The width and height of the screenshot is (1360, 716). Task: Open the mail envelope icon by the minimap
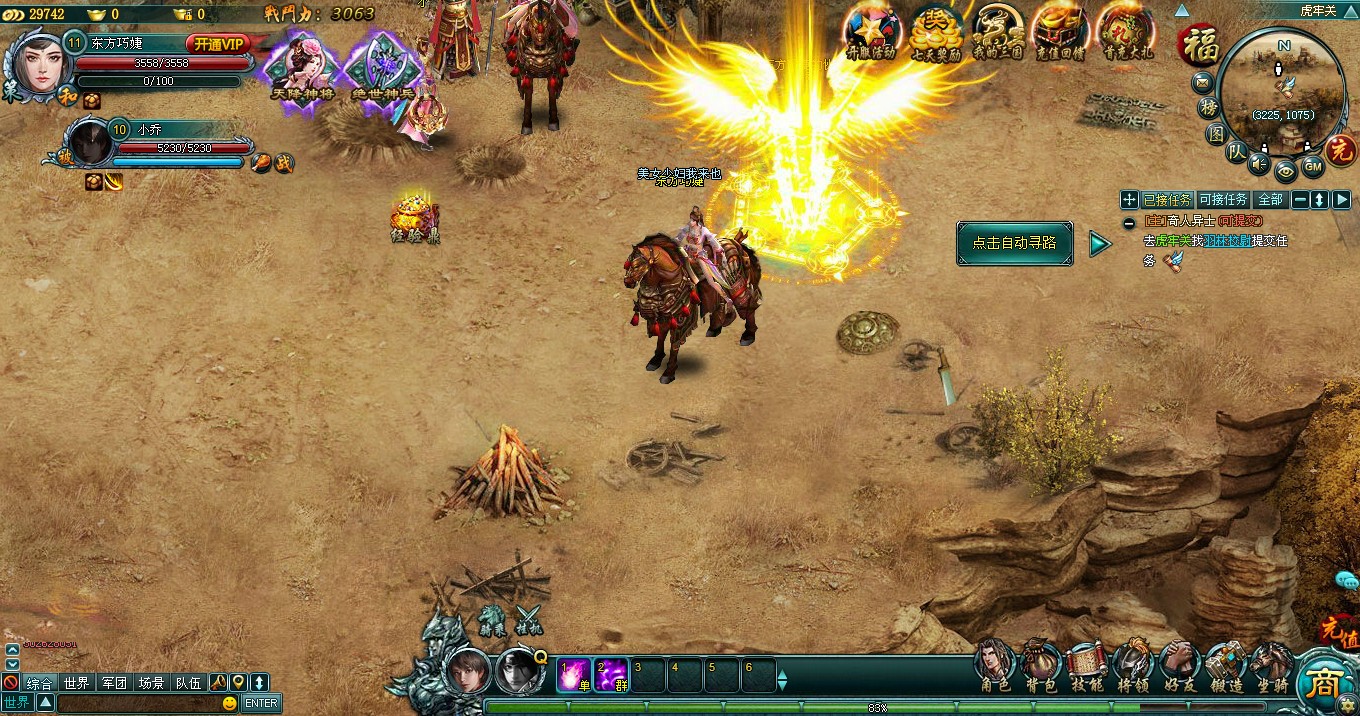1203,81
